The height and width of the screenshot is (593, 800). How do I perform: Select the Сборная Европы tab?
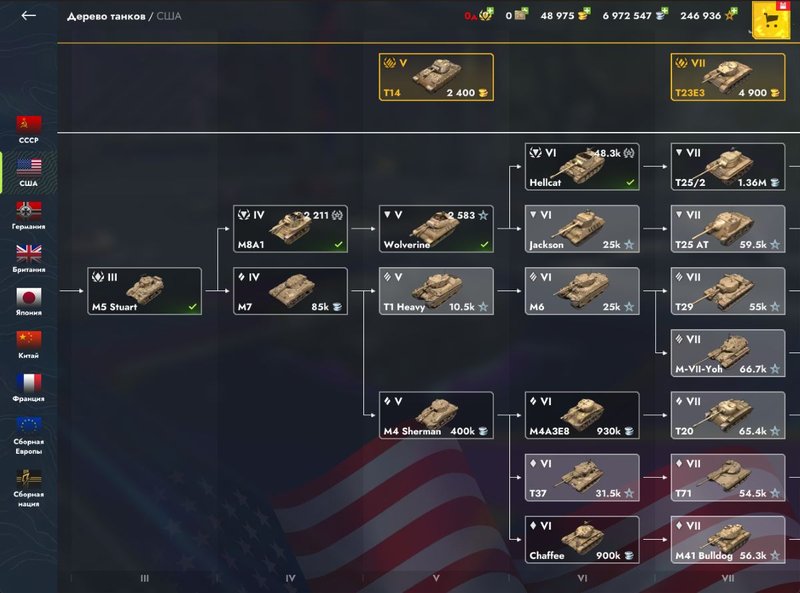coord(29,435)
